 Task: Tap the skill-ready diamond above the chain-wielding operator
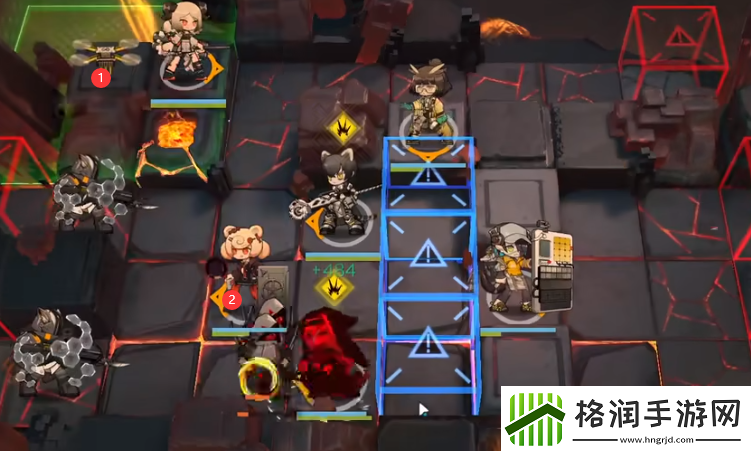340,129
